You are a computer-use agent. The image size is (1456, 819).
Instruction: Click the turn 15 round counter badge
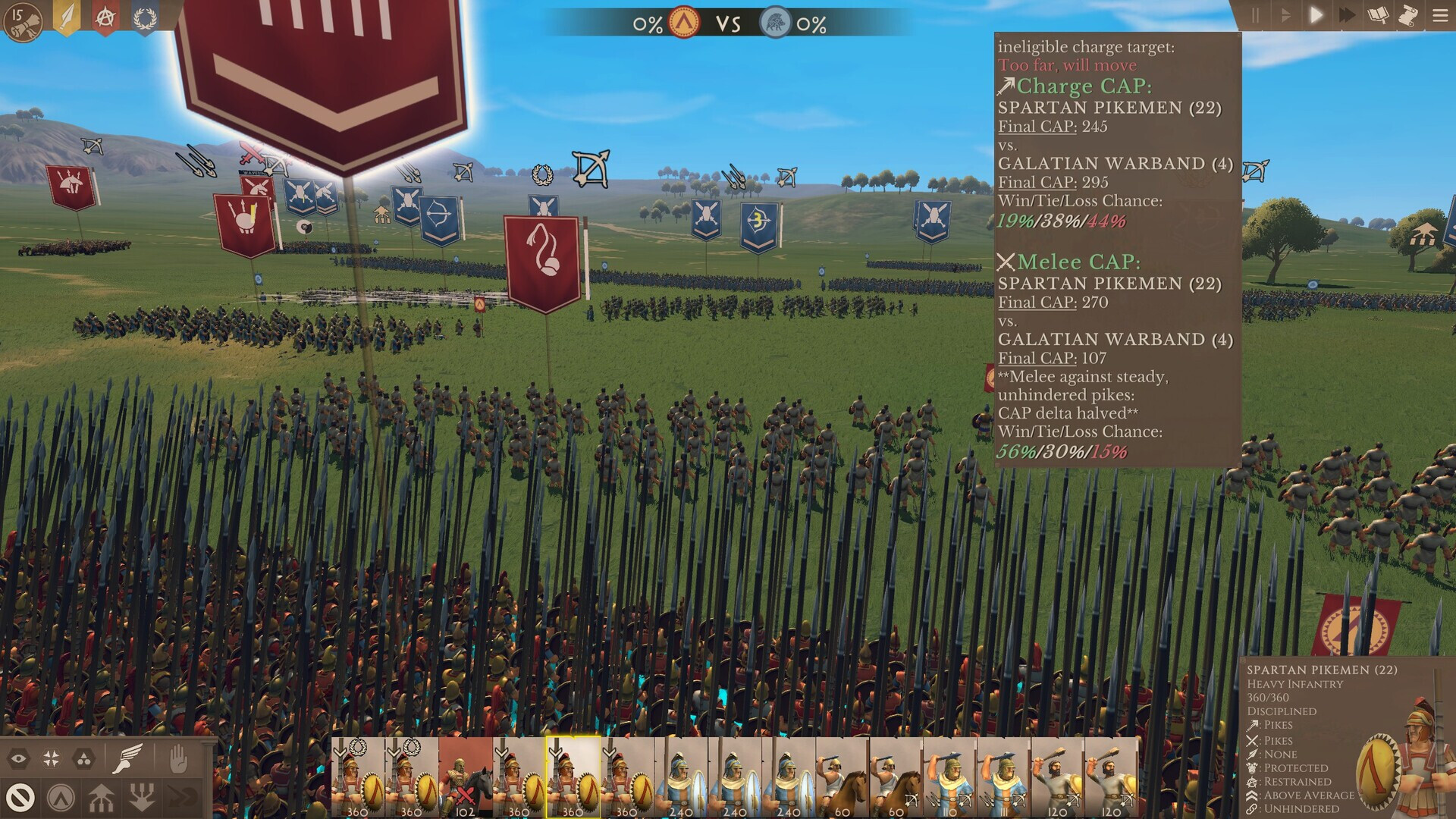coord(23,21)
